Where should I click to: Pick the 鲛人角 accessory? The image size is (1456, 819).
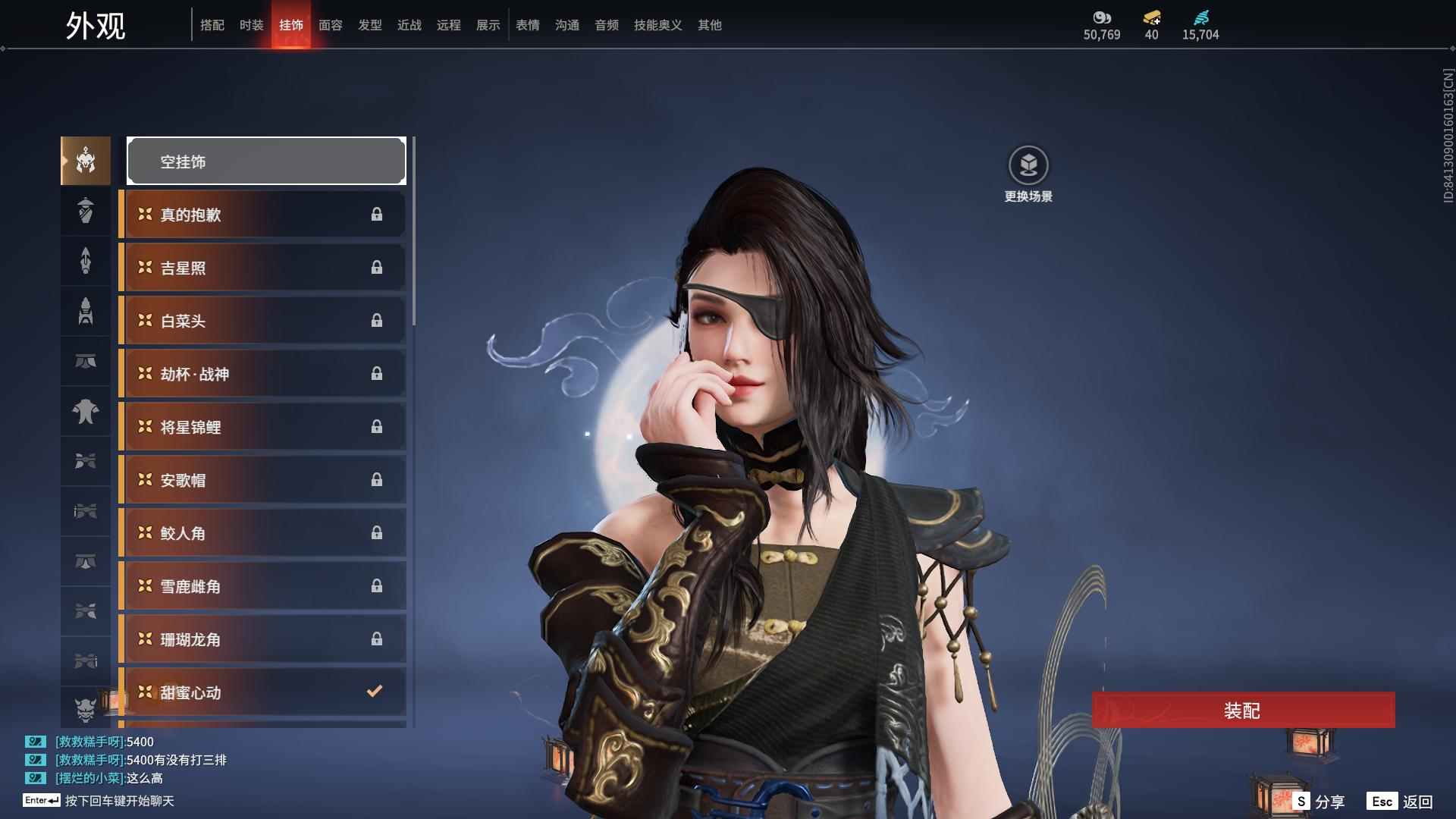263,533
